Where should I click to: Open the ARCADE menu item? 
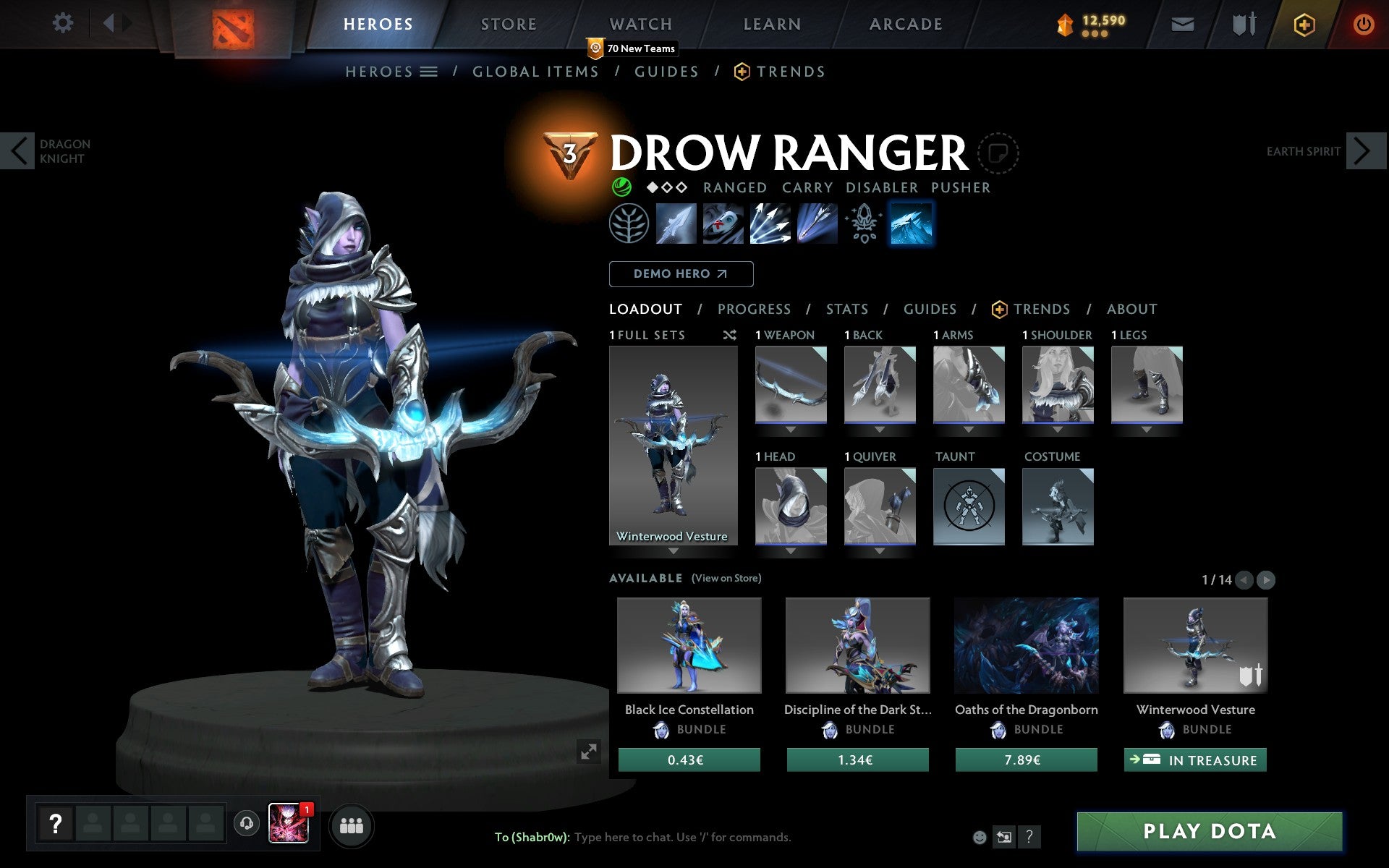pyautogui.click(x=904, y=23)
